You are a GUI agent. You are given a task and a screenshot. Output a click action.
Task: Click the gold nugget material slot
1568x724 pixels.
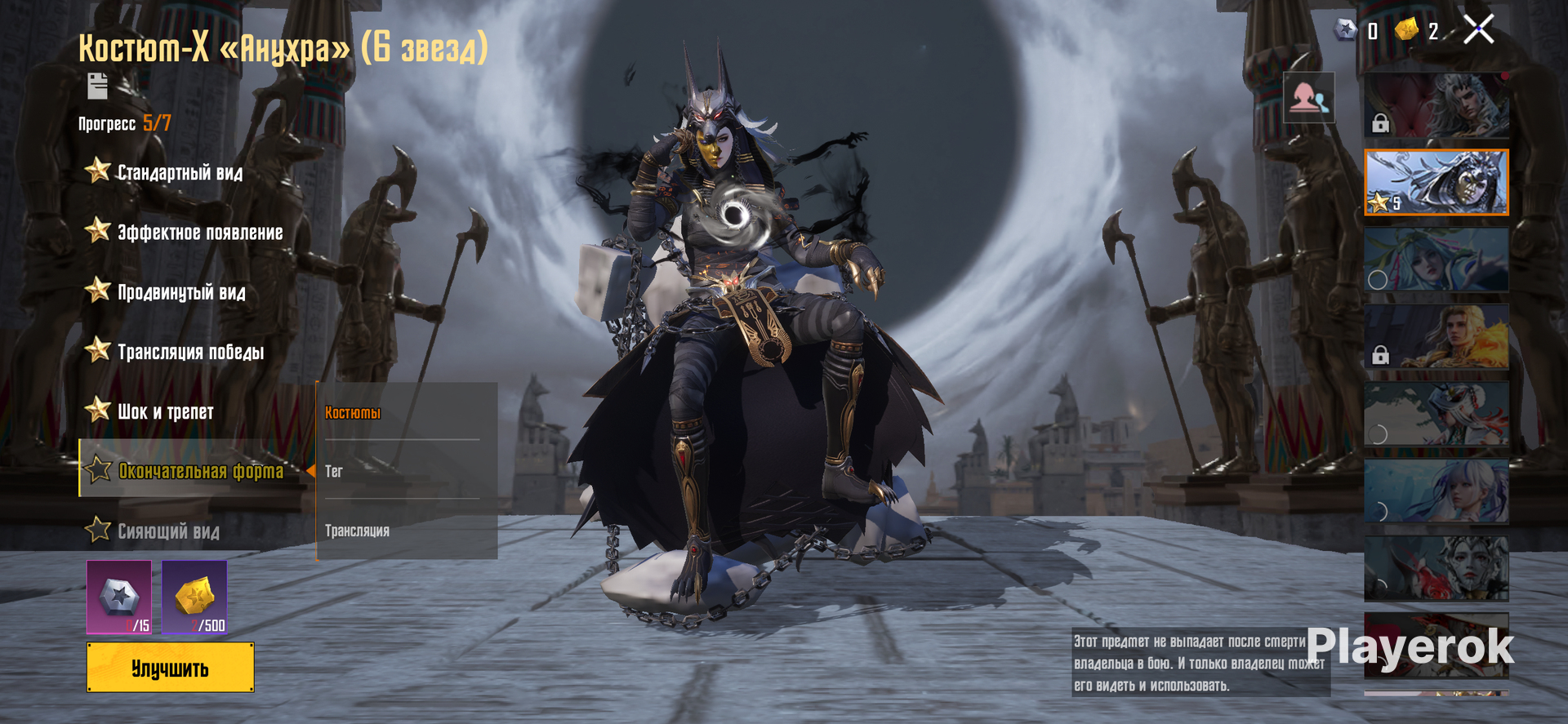click(x=194, y=597)
